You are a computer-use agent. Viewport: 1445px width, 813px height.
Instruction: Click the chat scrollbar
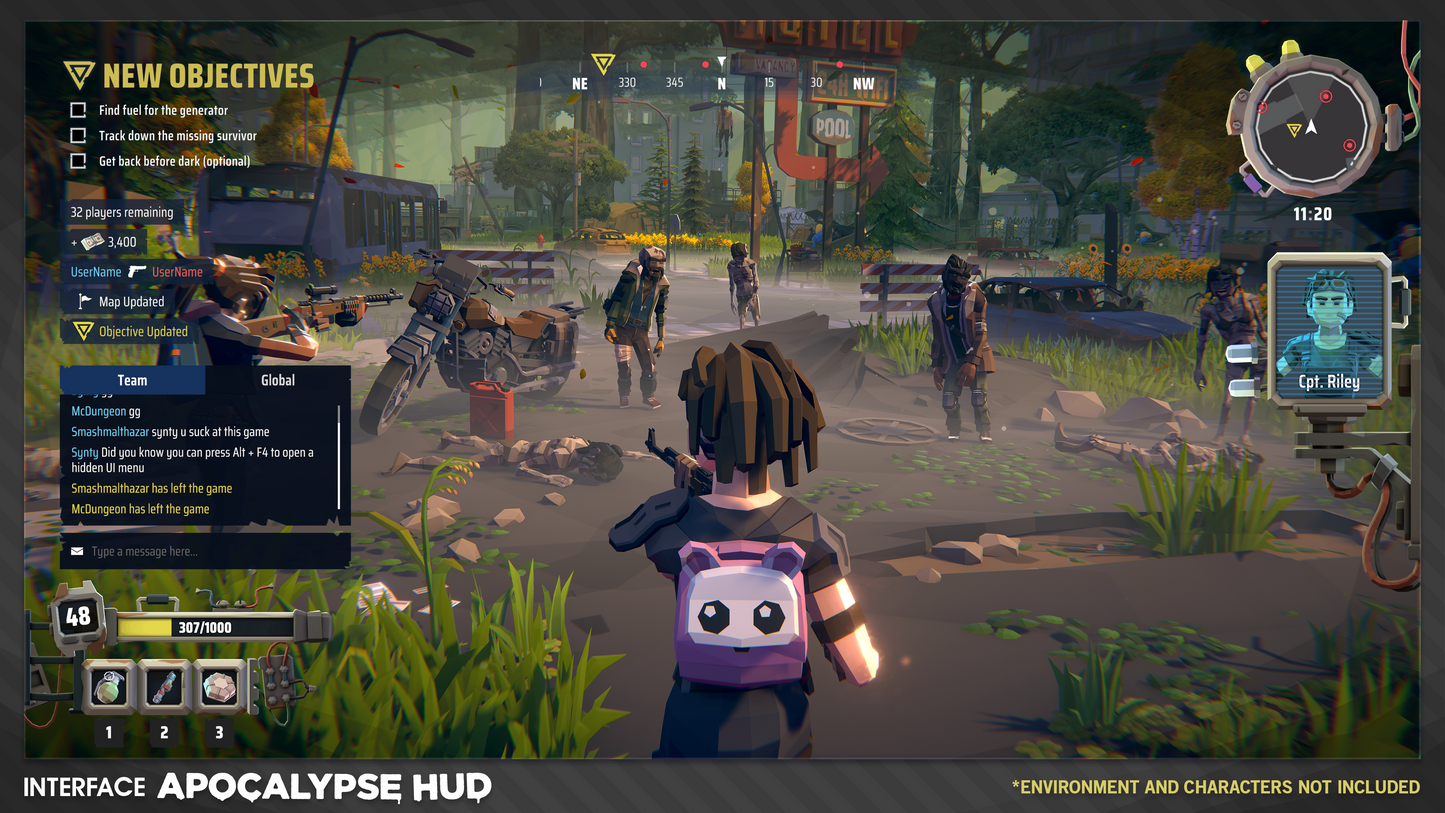tap(340, 455)
